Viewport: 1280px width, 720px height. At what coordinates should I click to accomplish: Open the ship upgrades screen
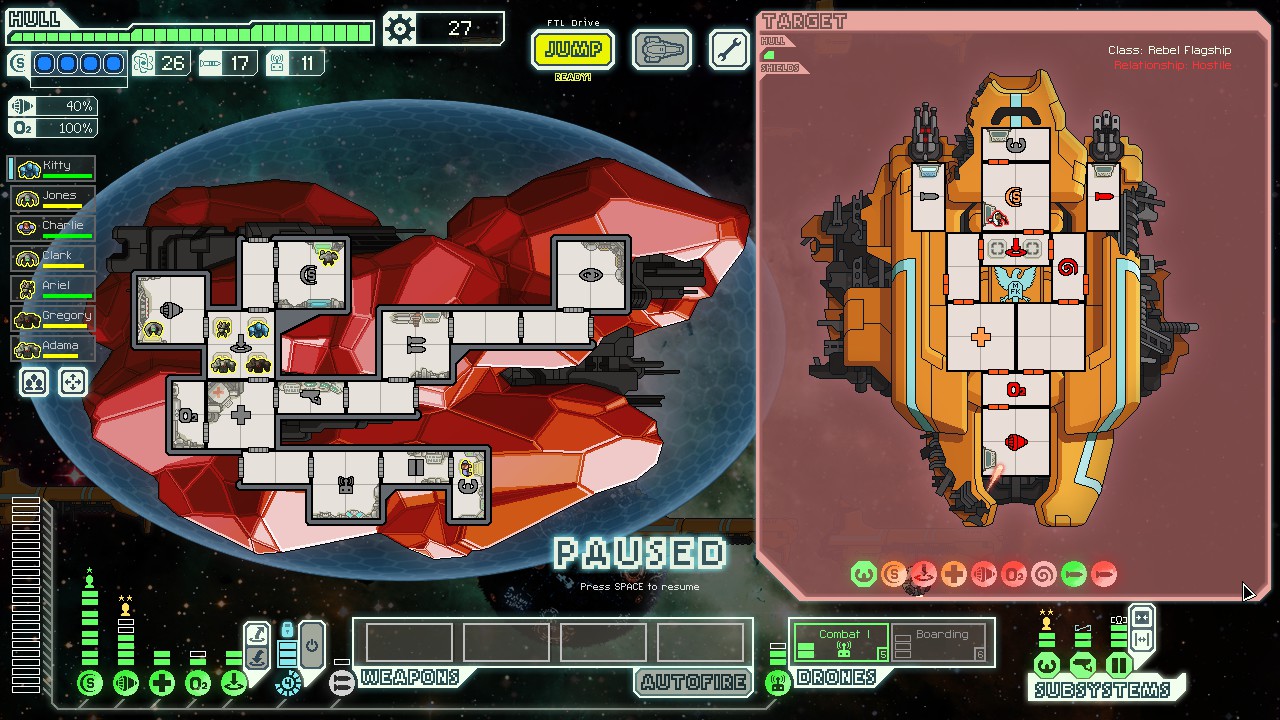661,49
